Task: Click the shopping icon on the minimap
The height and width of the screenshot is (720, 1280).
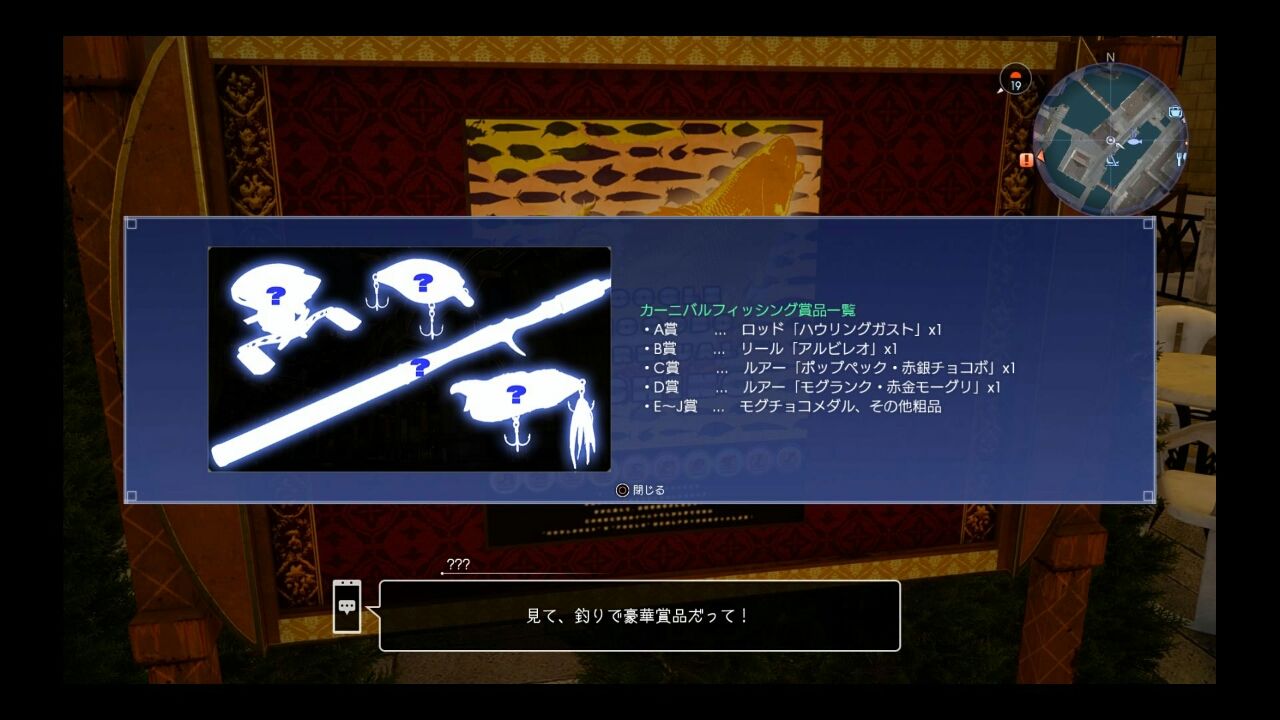Action: 1174,112
